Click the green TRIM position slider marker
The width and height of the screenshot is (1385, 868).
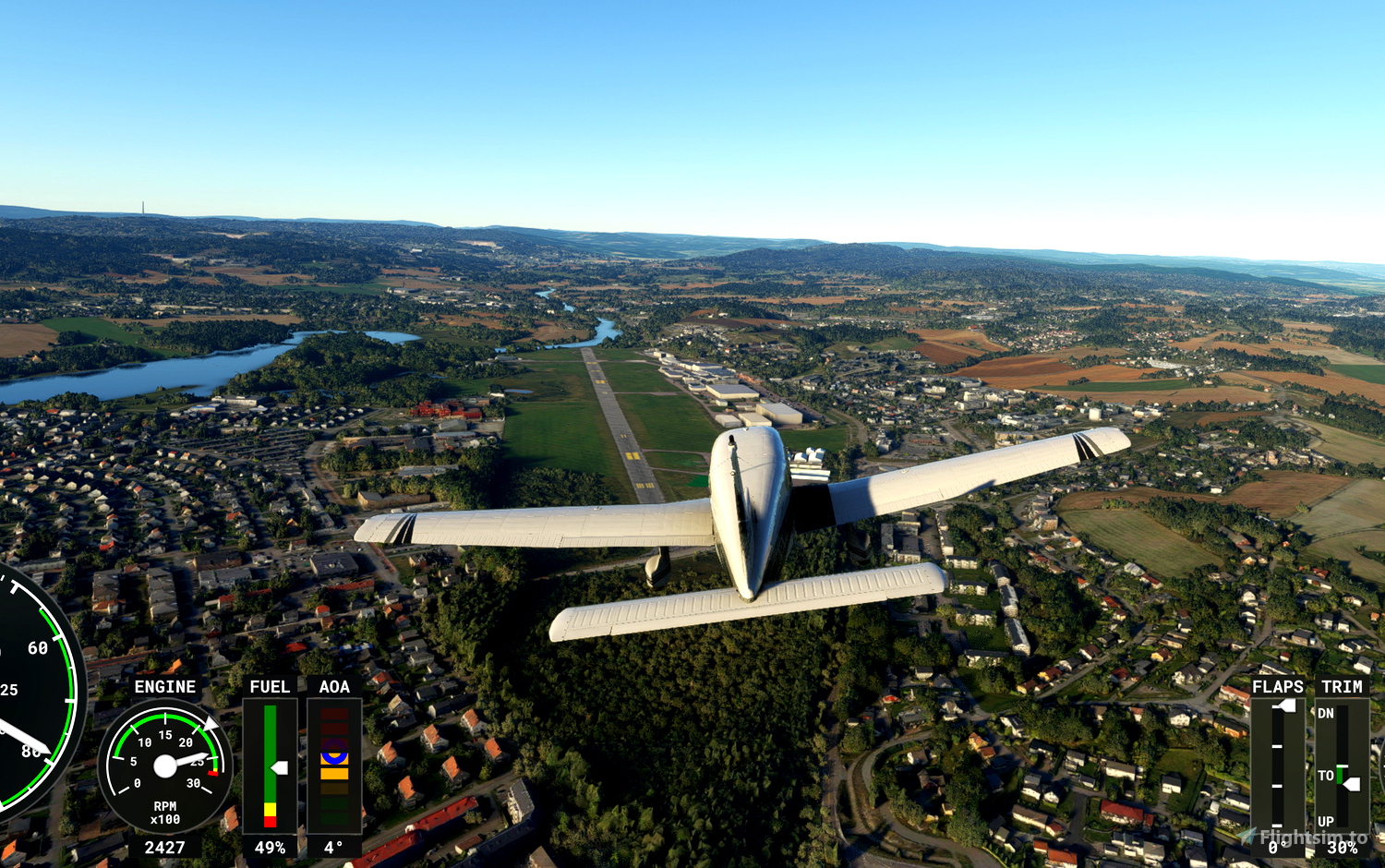click(x=1340, y=775)
